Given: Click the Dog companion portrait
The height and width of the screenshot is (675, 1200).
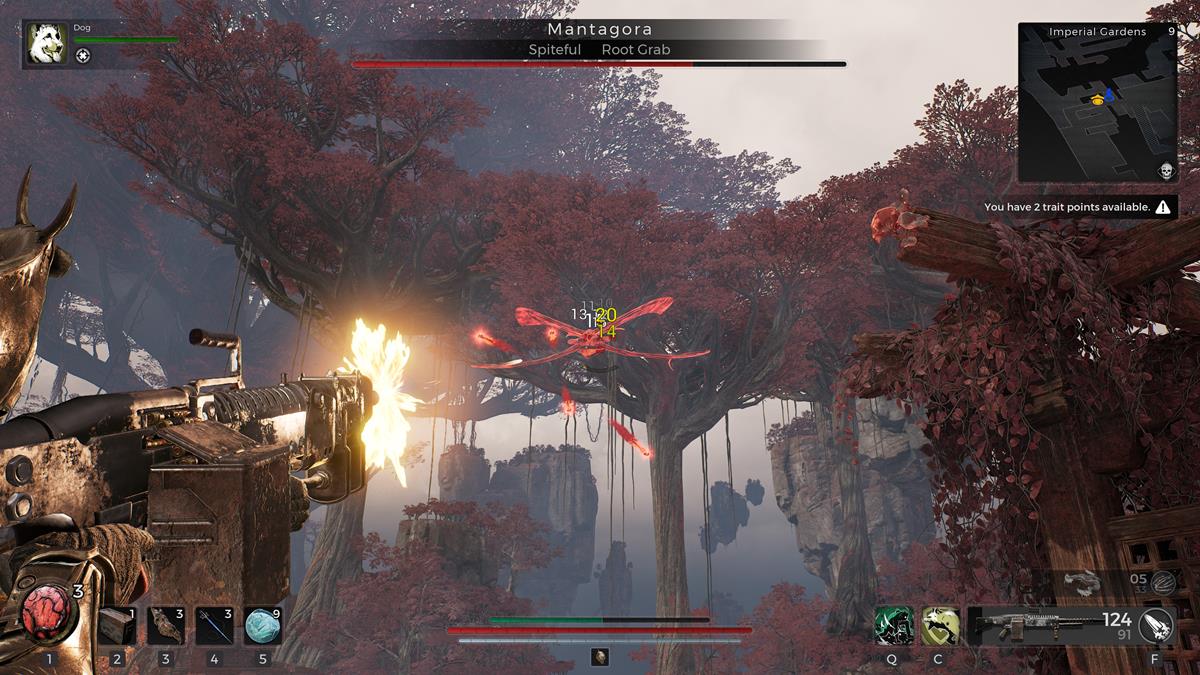Looking at the screenshot, I should [x=46, y=43].
